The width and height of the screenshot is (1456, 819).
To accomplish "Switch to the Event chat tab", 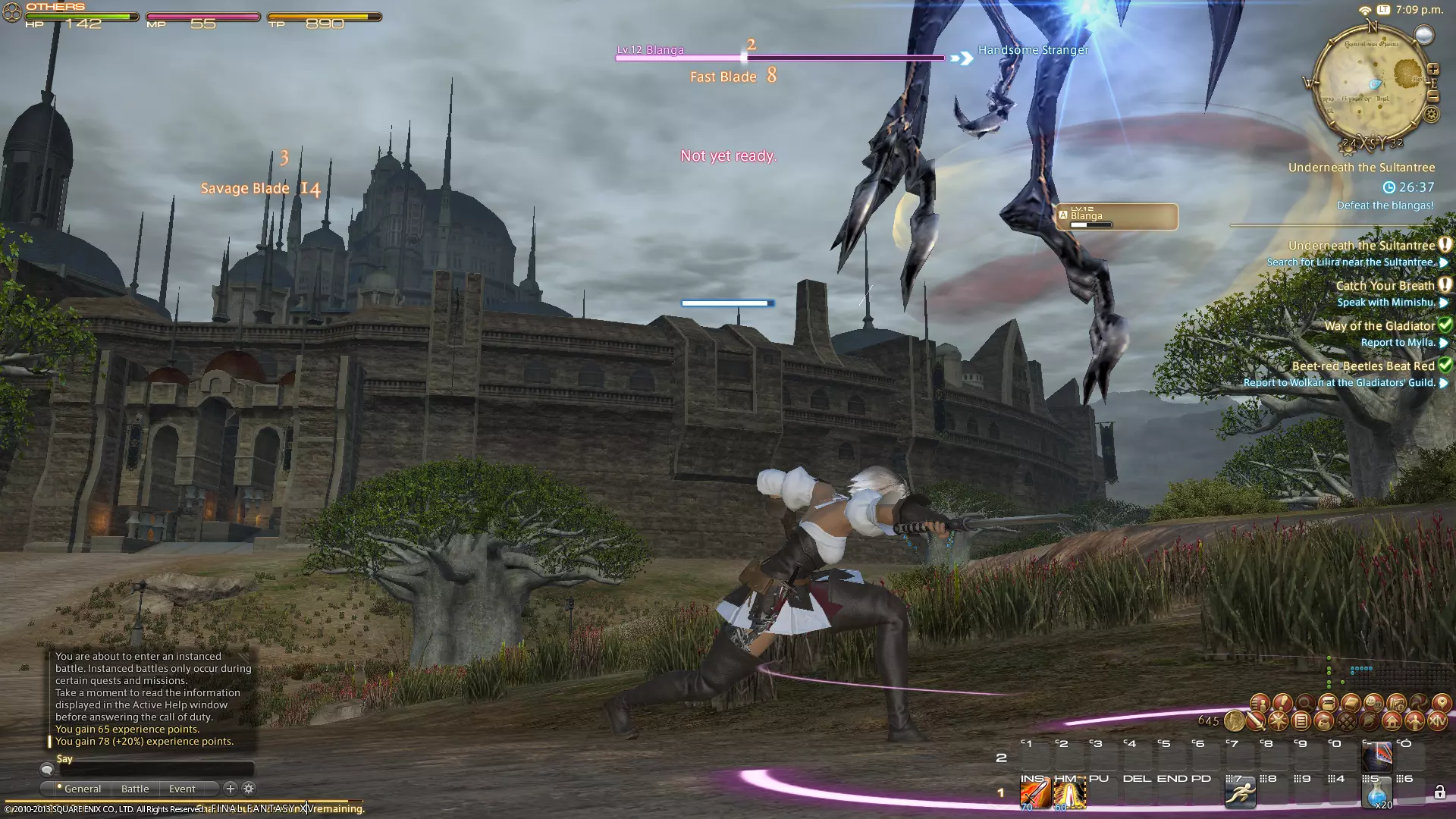I will click(182, 789).
